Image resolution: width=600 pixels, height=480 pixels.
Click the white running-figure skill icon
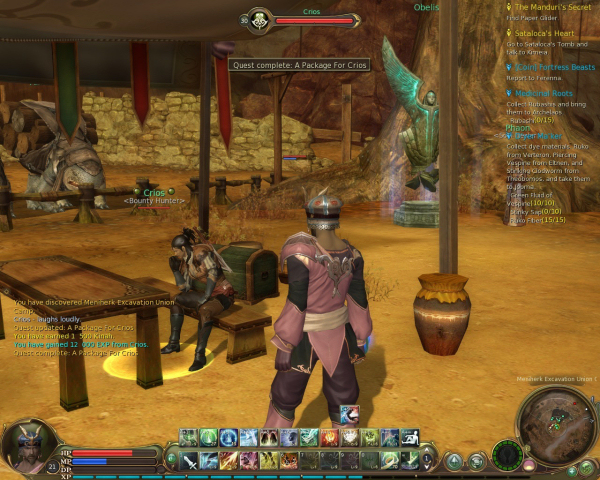(408, 437)
